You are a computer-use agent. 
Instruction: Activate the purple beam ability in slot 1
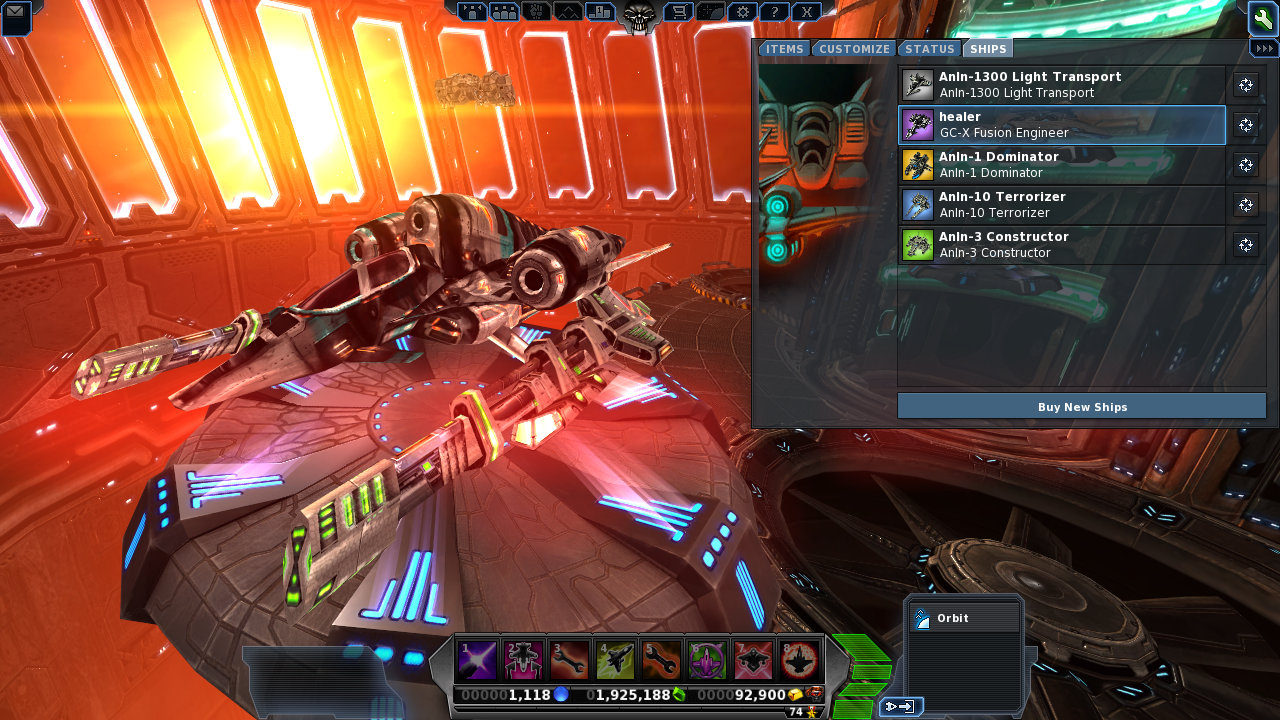[x=476, y=660]
